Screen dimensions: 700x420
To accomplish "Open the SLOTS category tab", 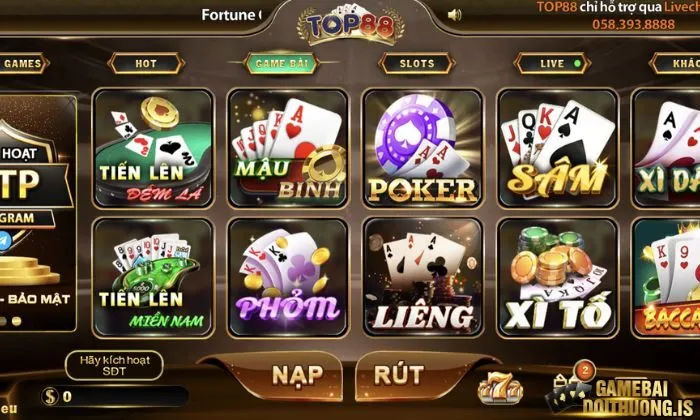I will pos(417,63).
